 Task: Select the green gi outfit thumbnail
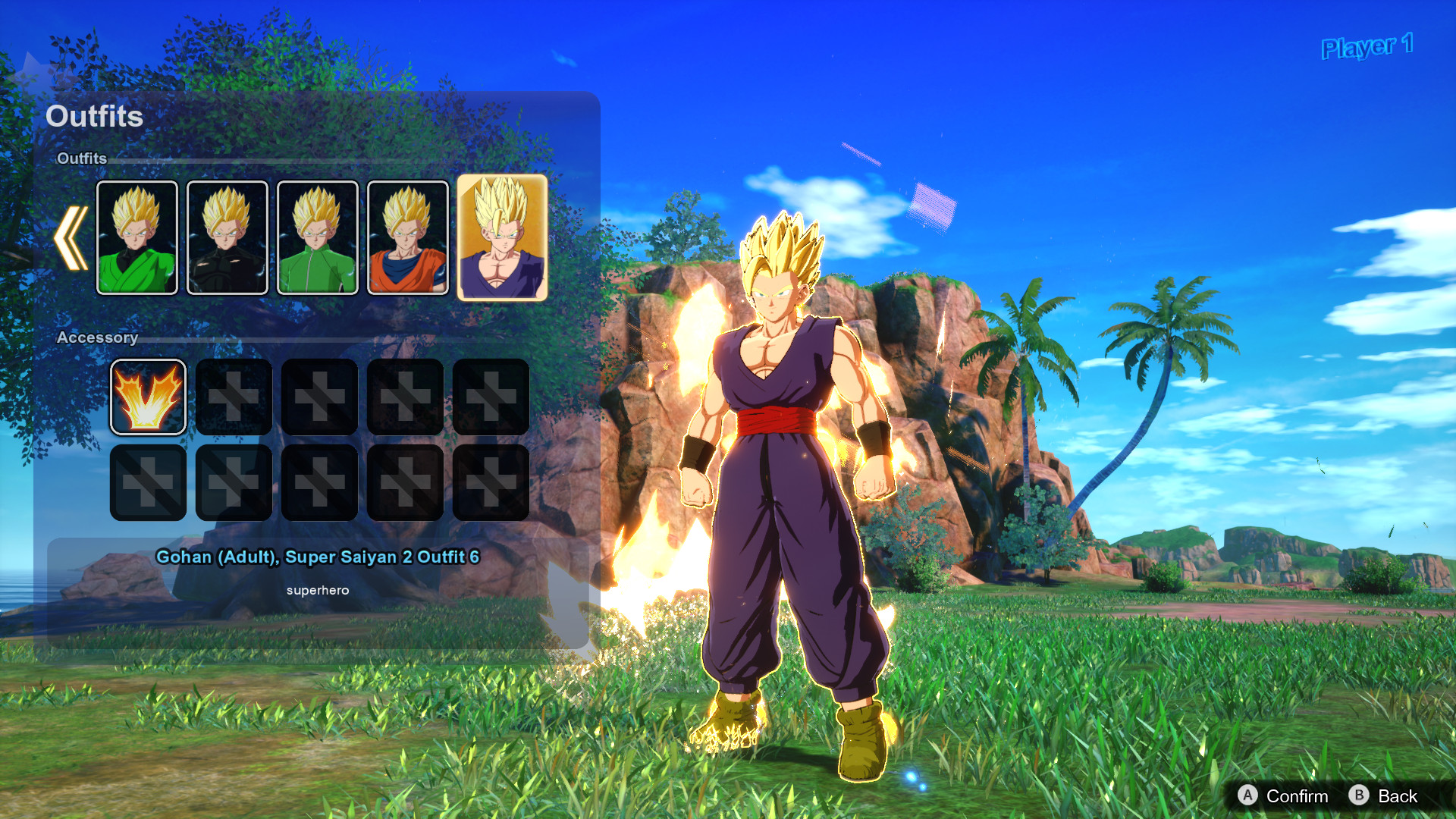(x=138, y=237)
